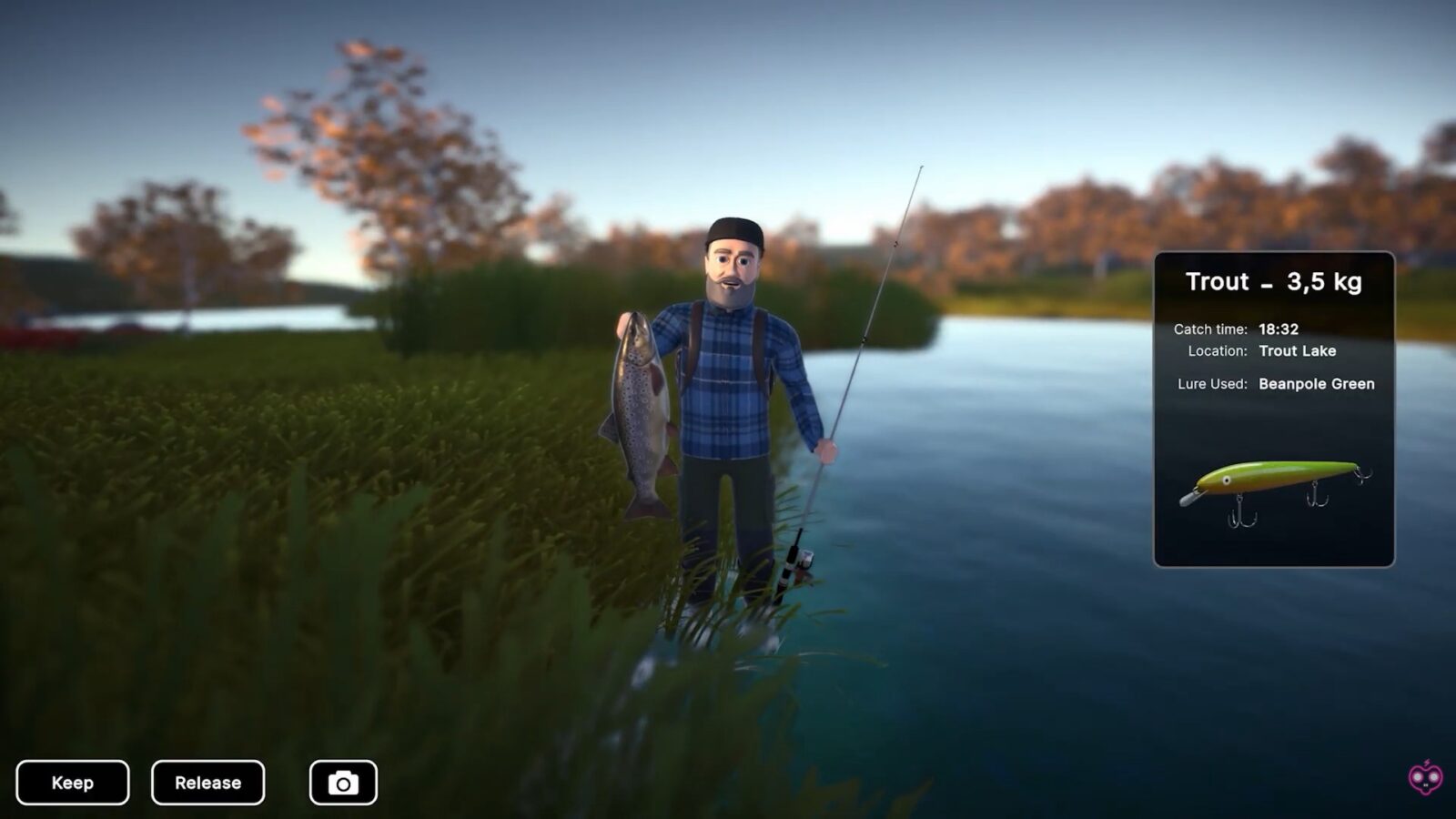Click the lure's eye detail
Viewport: 1456px width, 819px height.
1227,480
